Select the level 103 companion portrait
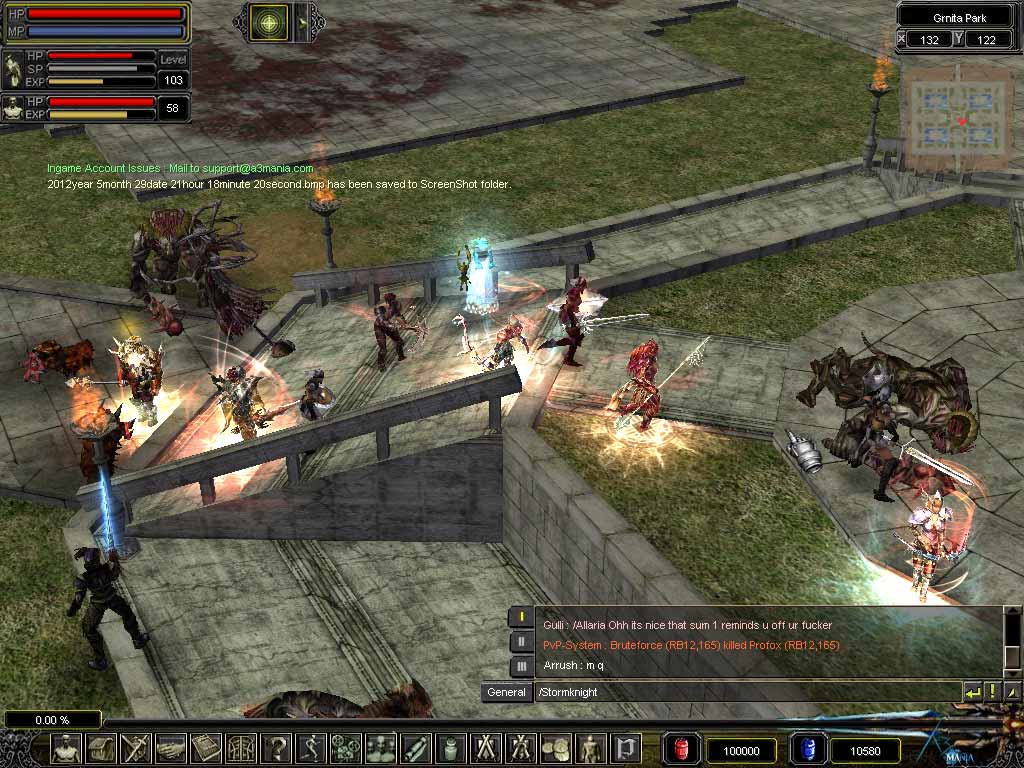The image size is (1024, 768). [13, 69]
